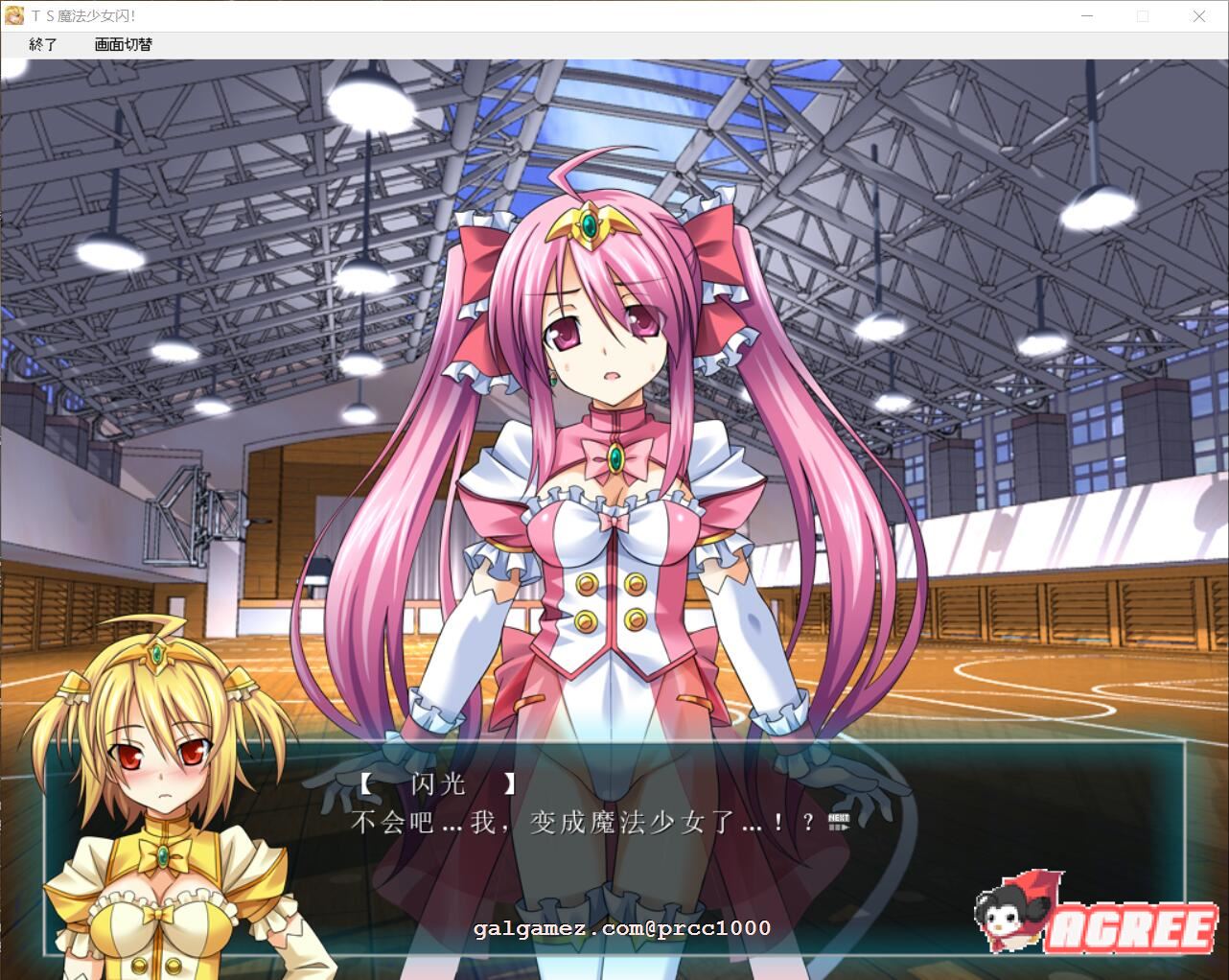Maximize the game window
Image resolution: width=1229 pixels, height=980 pixels.
[1143, 15]
